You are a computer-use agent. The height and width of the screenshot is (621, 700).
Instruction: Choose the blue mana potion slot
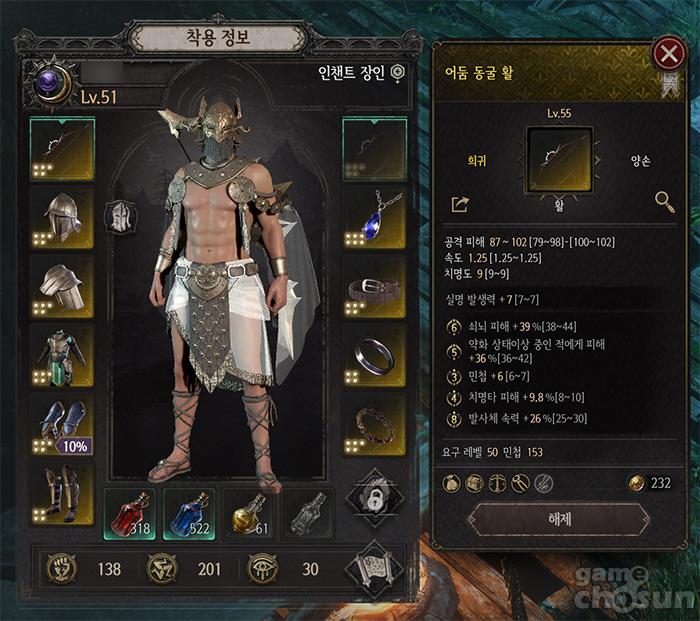(188, 513)
